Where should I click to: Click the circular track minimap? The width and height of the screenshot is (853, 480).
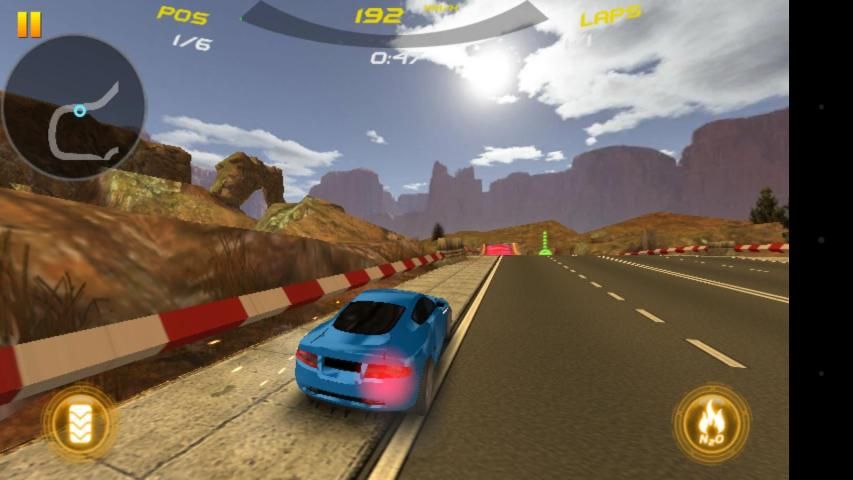pyautogui.click(x=74, y=108)
